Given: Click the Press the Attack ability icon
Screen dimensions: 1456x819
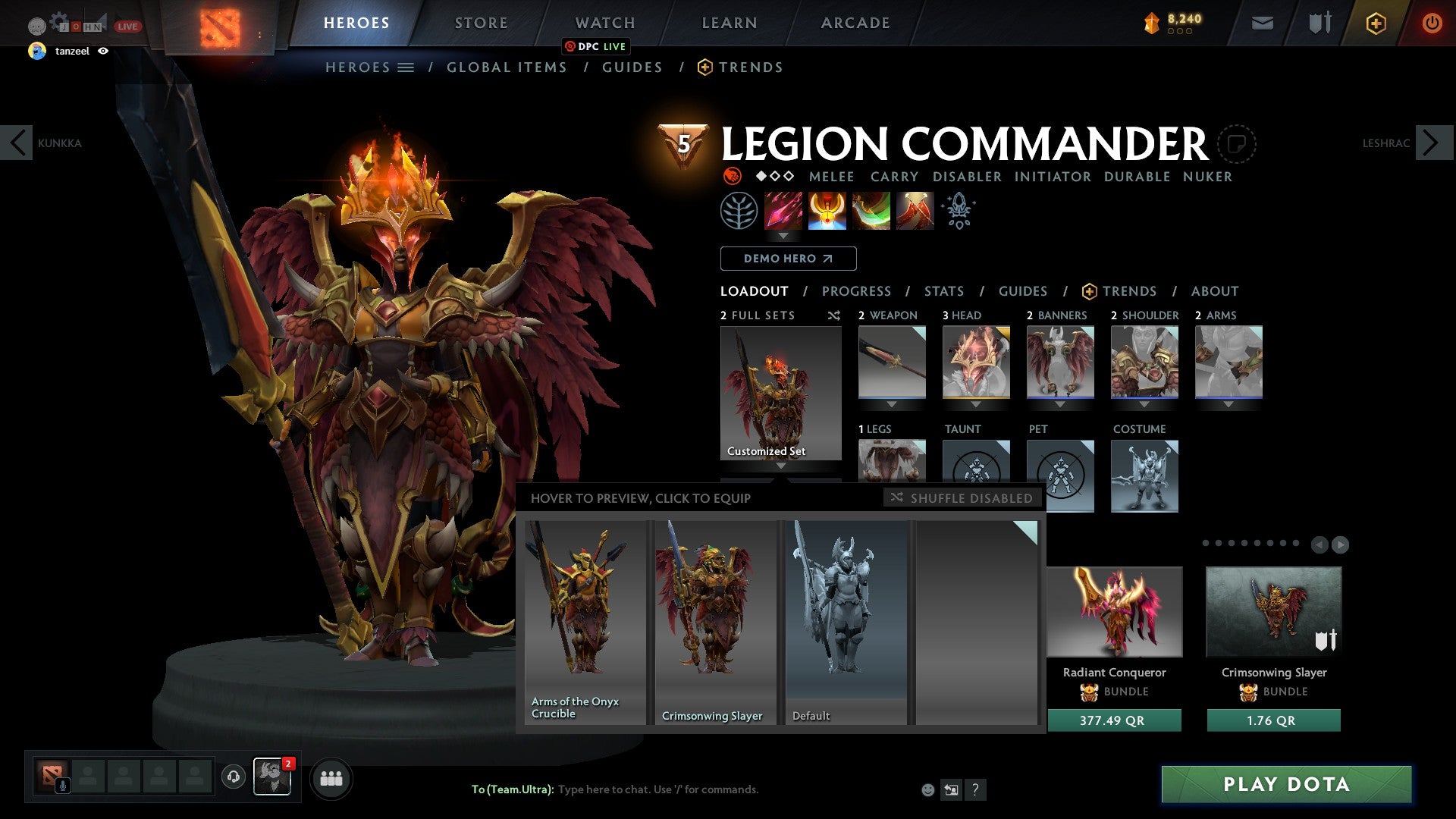Looking at the screenshot, I should click(x=827, y=211).
